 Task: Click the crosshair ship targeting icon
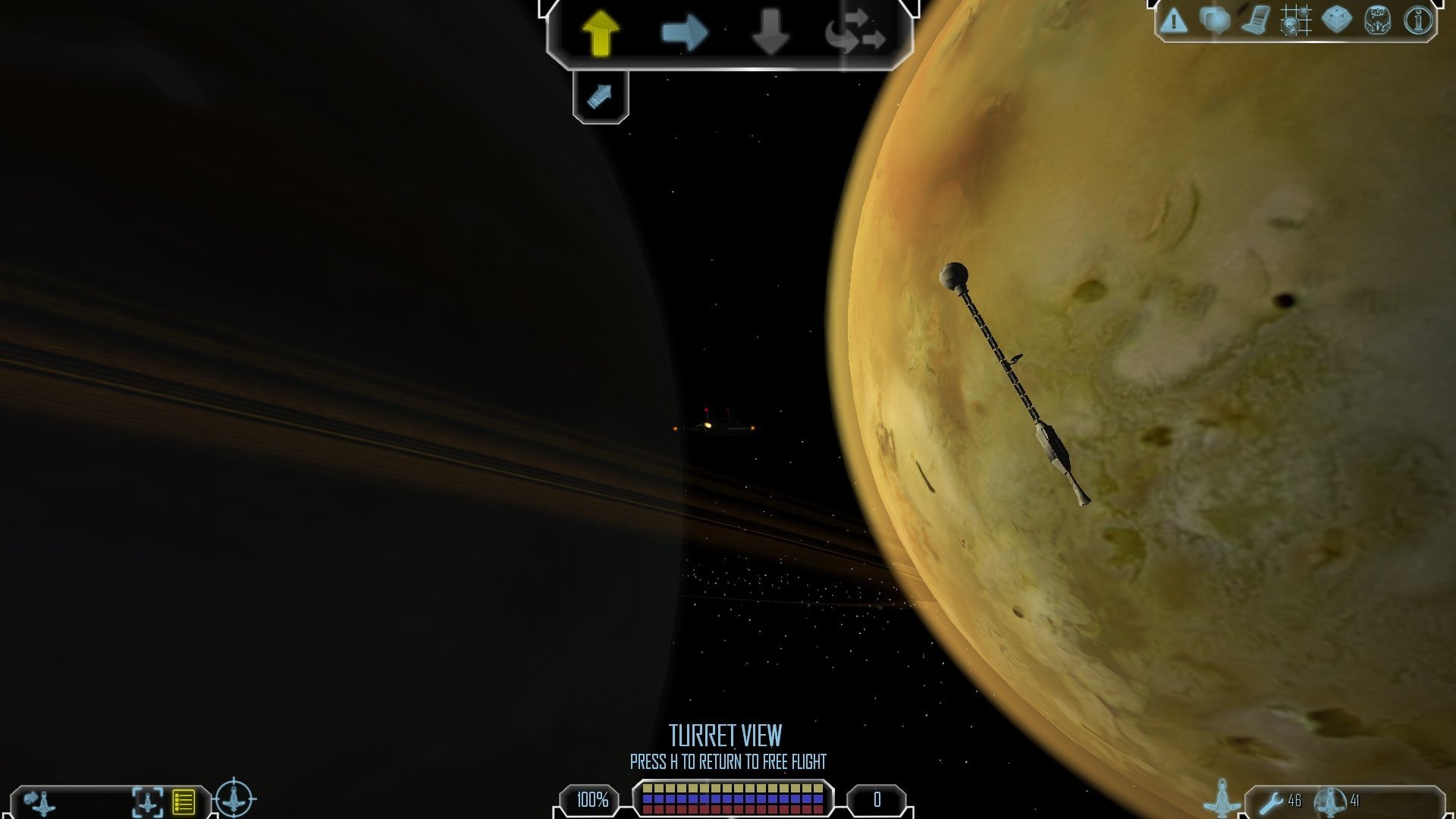[234, 799]
